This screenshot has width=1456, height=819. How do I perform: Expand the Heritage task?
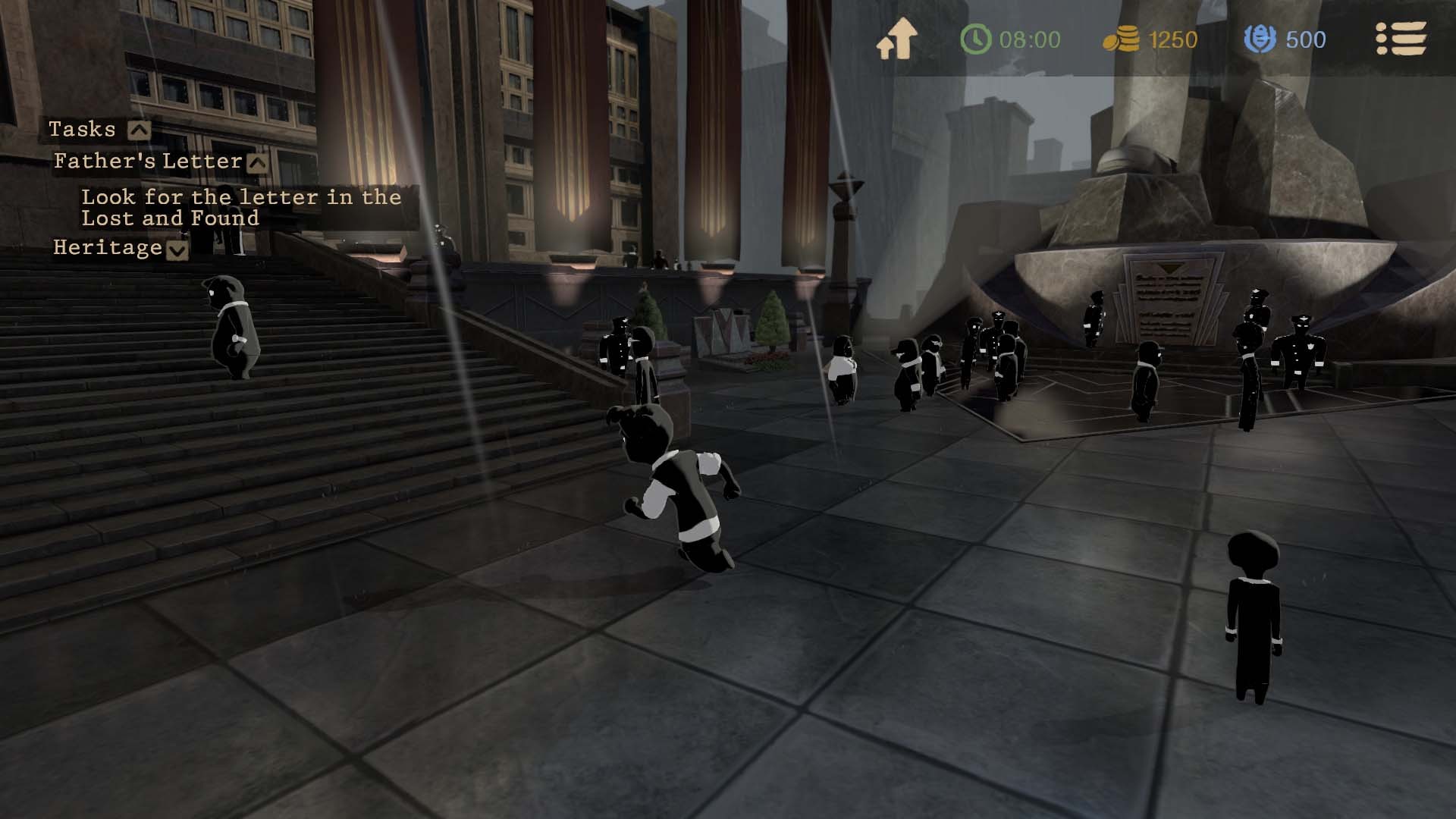click(x=177, y=249)
